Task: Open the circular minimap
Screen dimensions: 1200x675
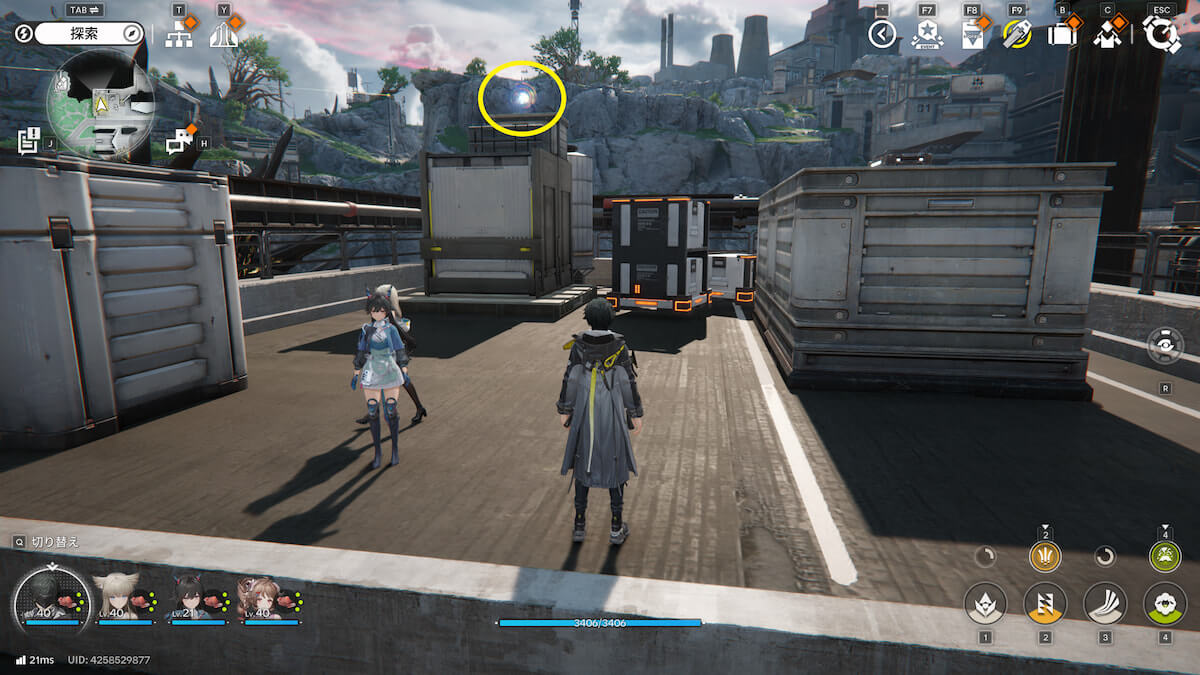Action: (x=100, y=104)
